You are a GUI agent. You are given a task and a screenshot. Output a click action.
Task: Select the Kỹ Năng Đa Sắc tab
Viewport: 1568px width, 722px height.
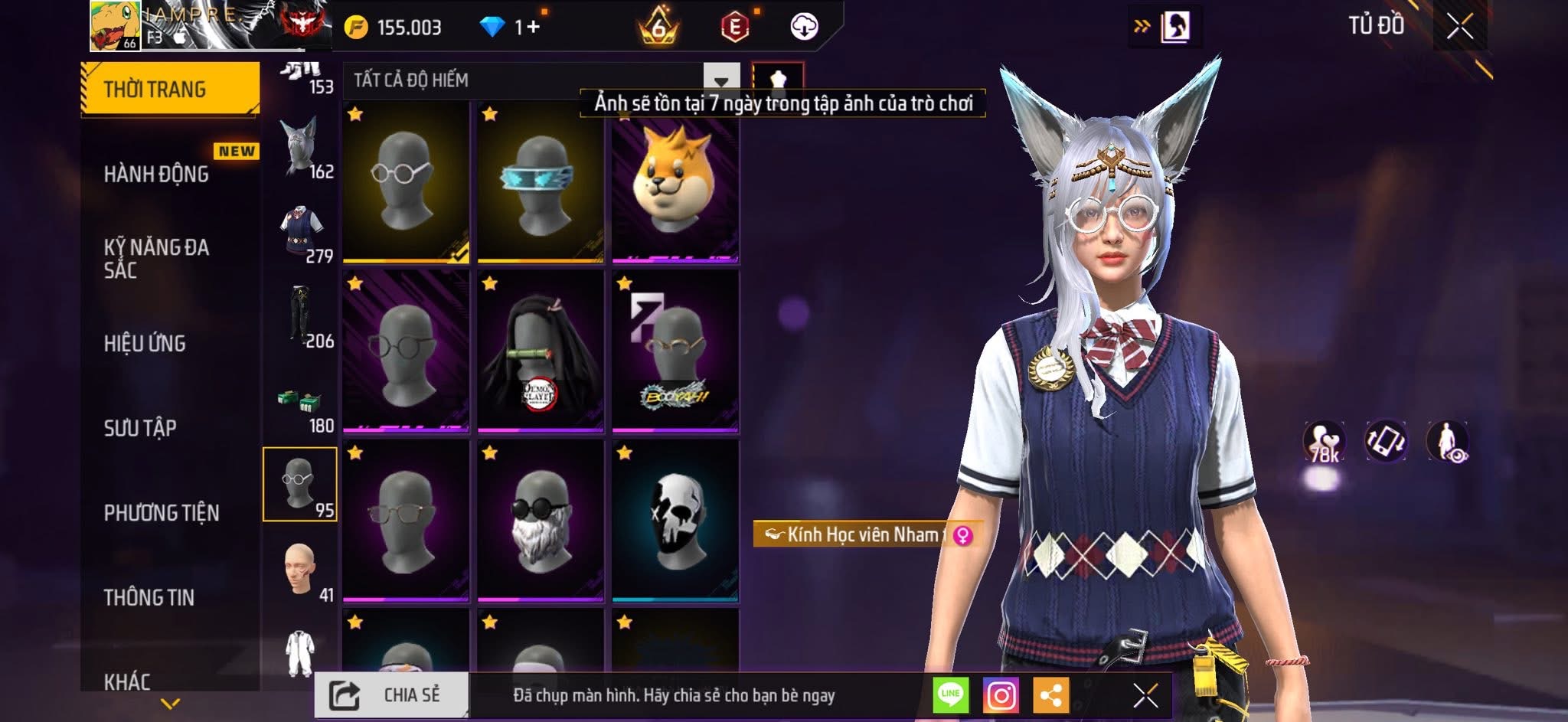click(156, 258)
